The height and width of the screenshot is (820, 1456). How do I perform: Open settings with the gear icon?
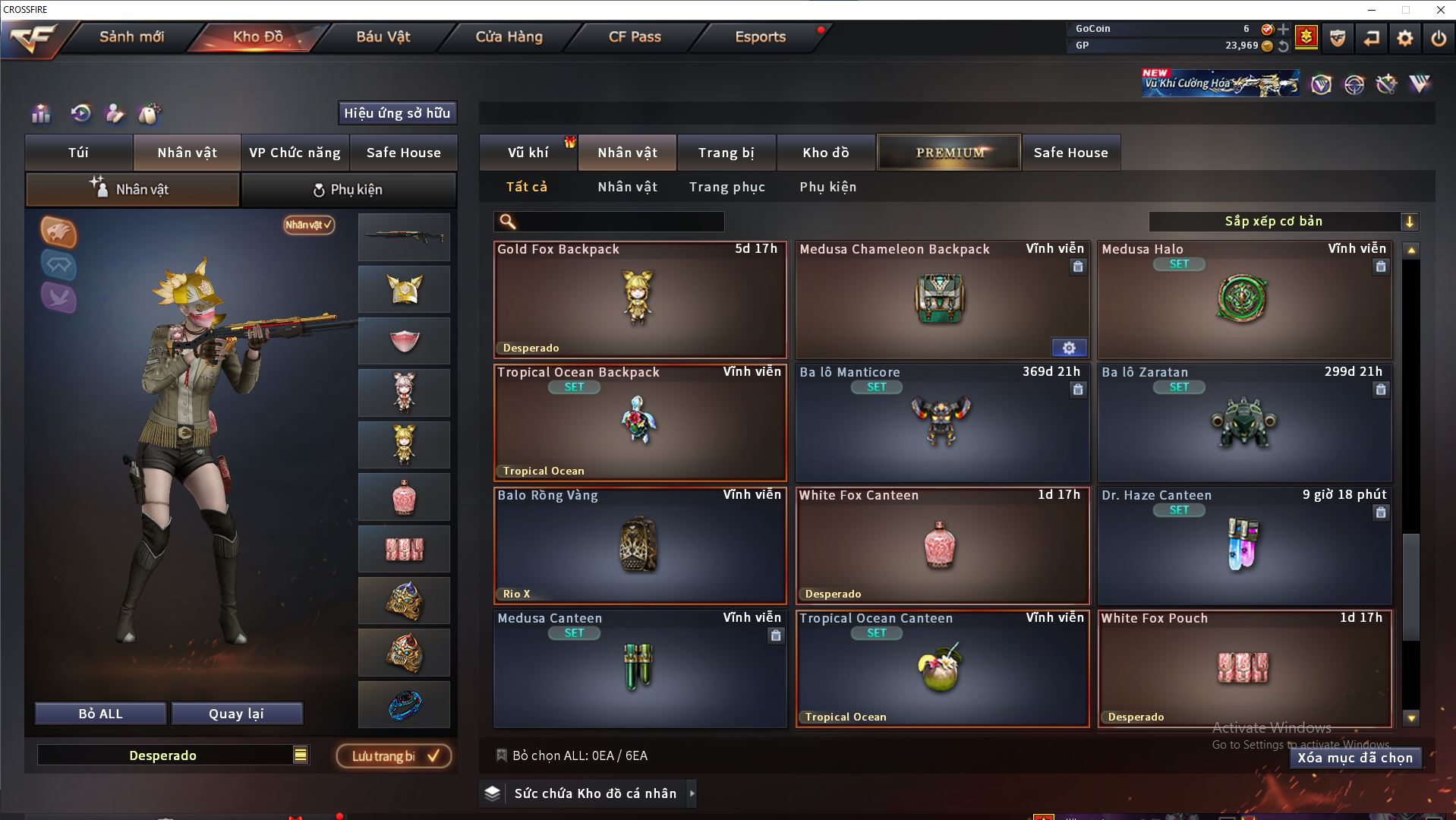[x=1404, y=38]
